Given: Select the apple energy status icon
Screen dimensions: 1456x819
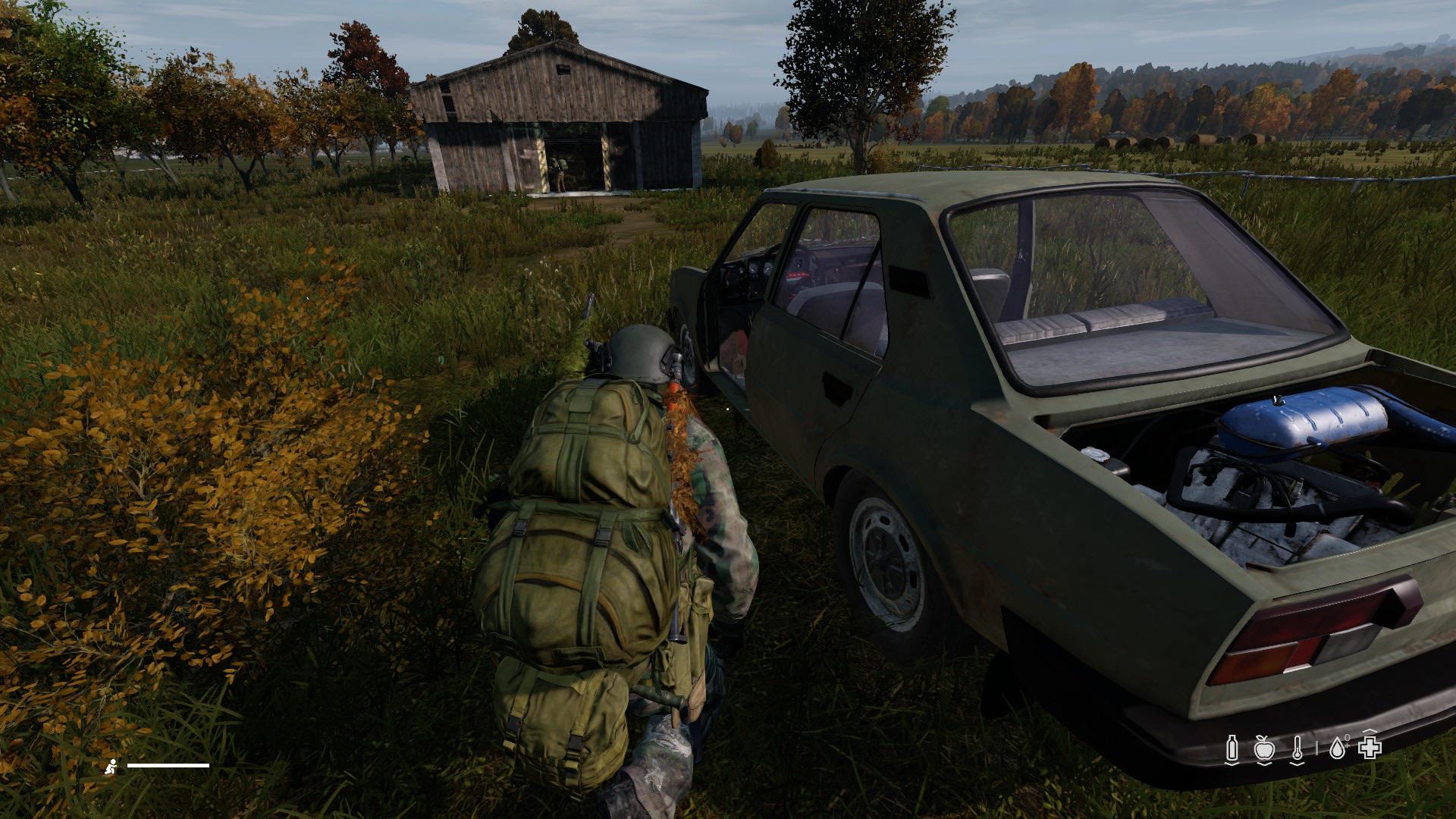Looking at the screenshot, I should click(x=1264, y=747).
